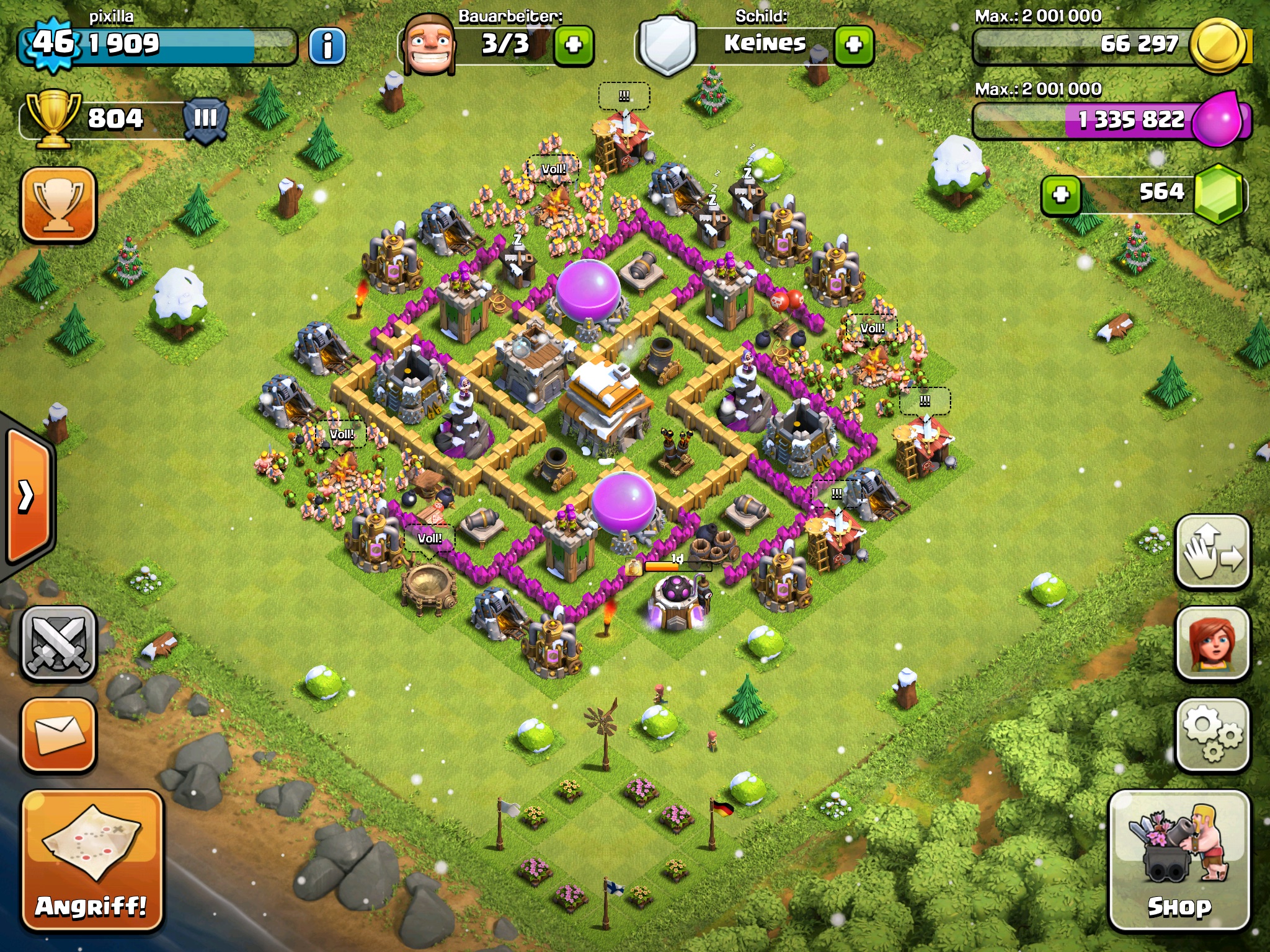The image size is (1270, 952).
Task: Open the crossed swords war button
Action: (x=59, y=645)
